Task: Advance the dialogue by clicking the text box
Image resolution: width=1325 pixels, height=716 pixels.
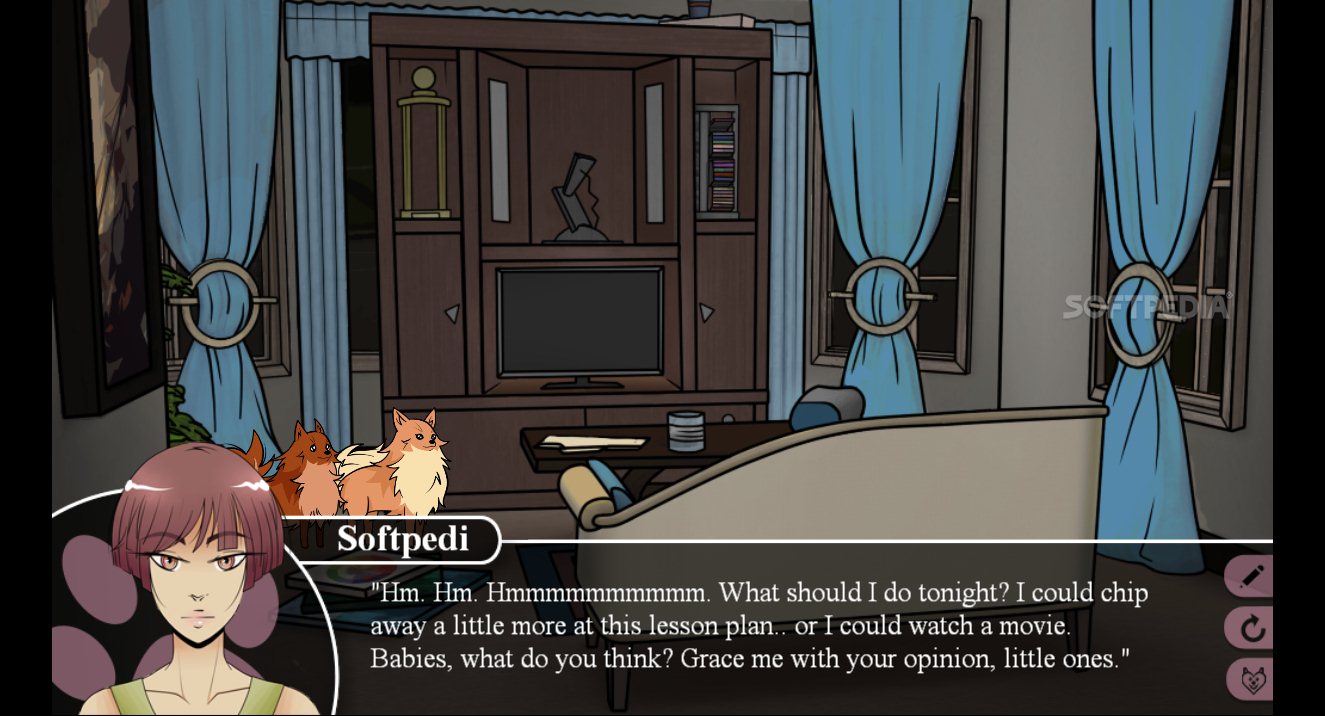Action: [x=758, y=627]
